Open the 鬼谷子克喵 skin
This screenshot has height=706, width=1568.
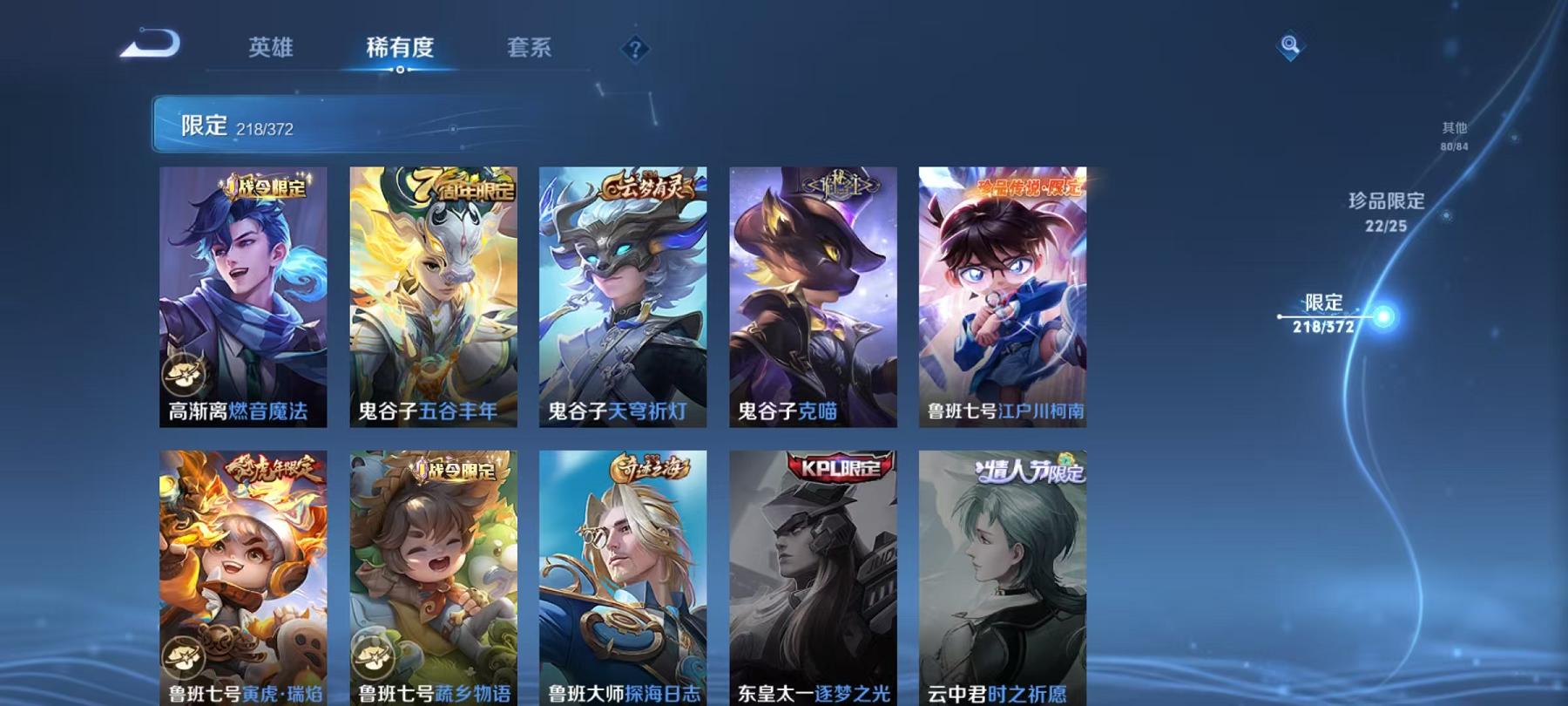click(x=810, y=296)
